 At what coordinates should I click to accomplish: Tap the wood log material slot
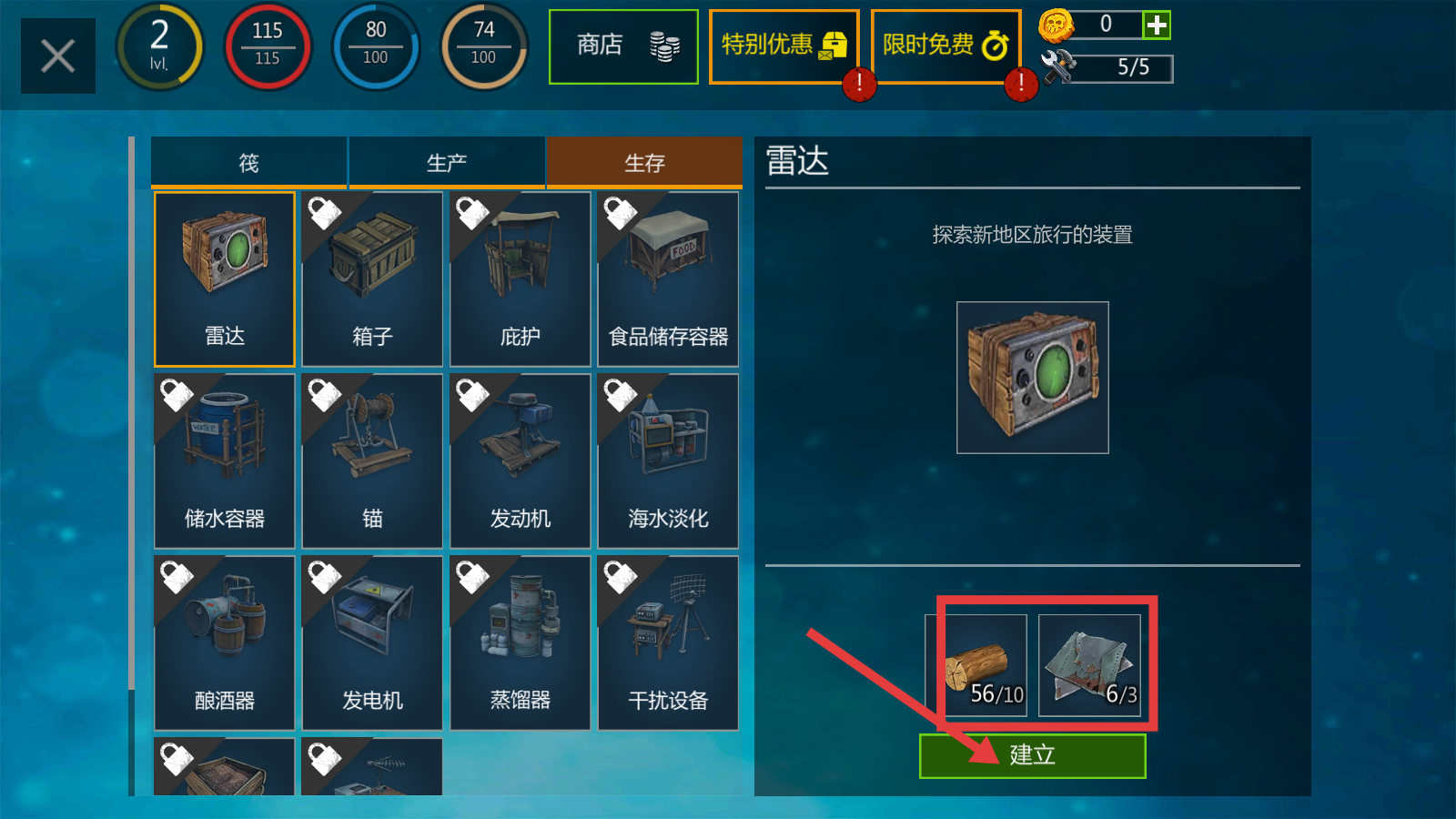(977, 665)
